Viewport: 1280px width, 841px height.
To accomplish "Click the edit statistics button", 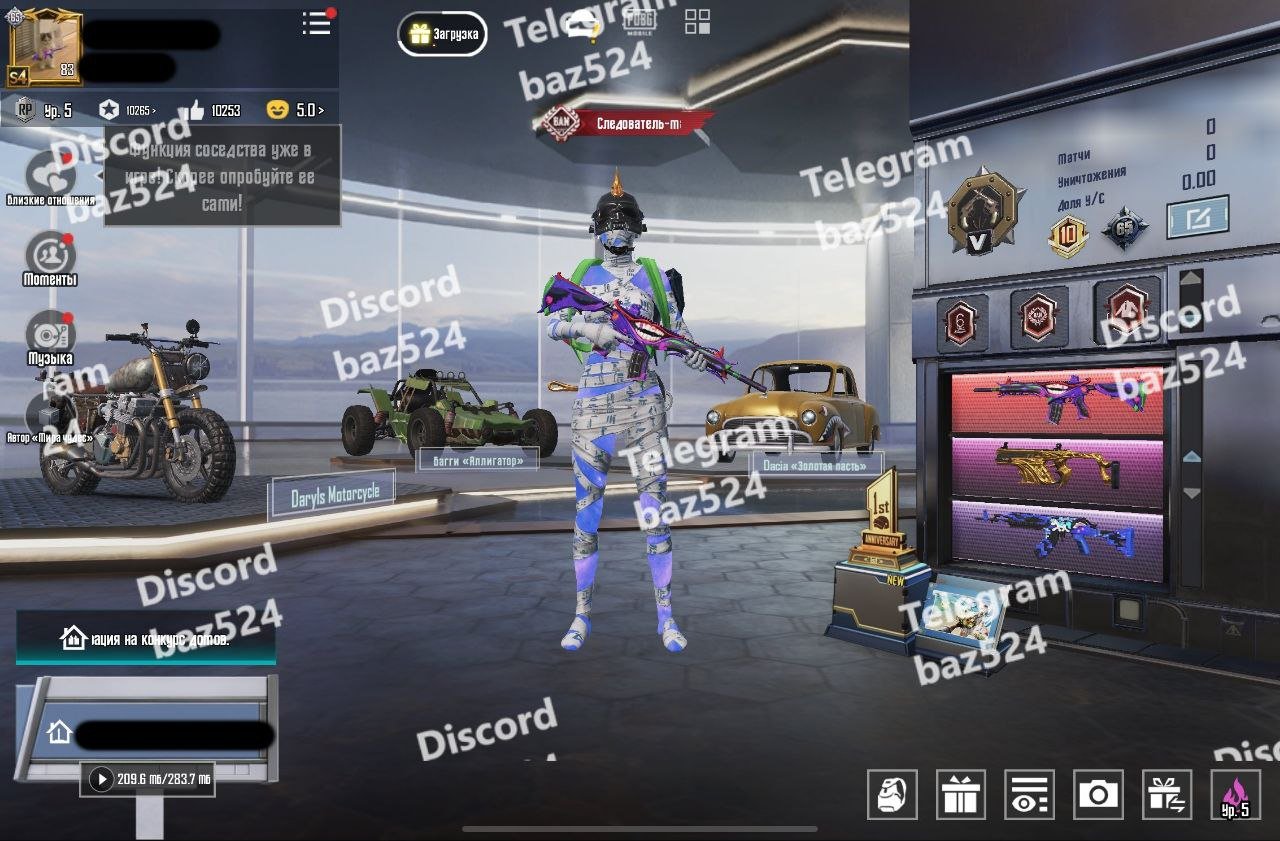I will coord(1197,217).
